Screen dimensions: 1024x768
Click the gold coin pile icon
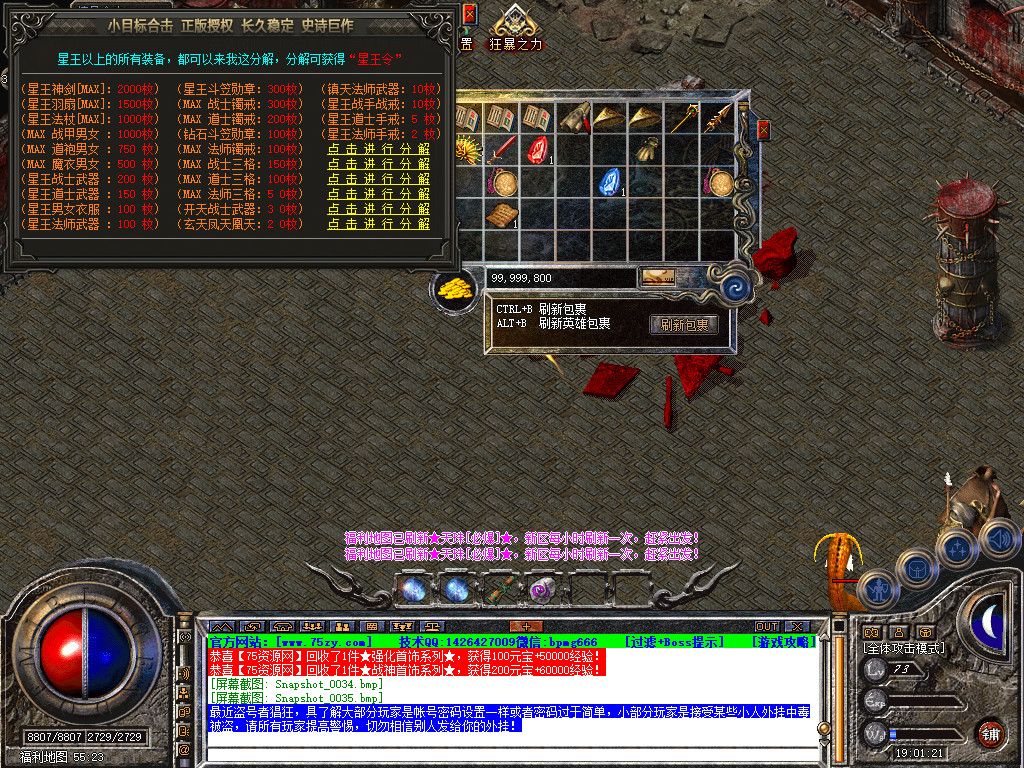(x=454, y=290)
